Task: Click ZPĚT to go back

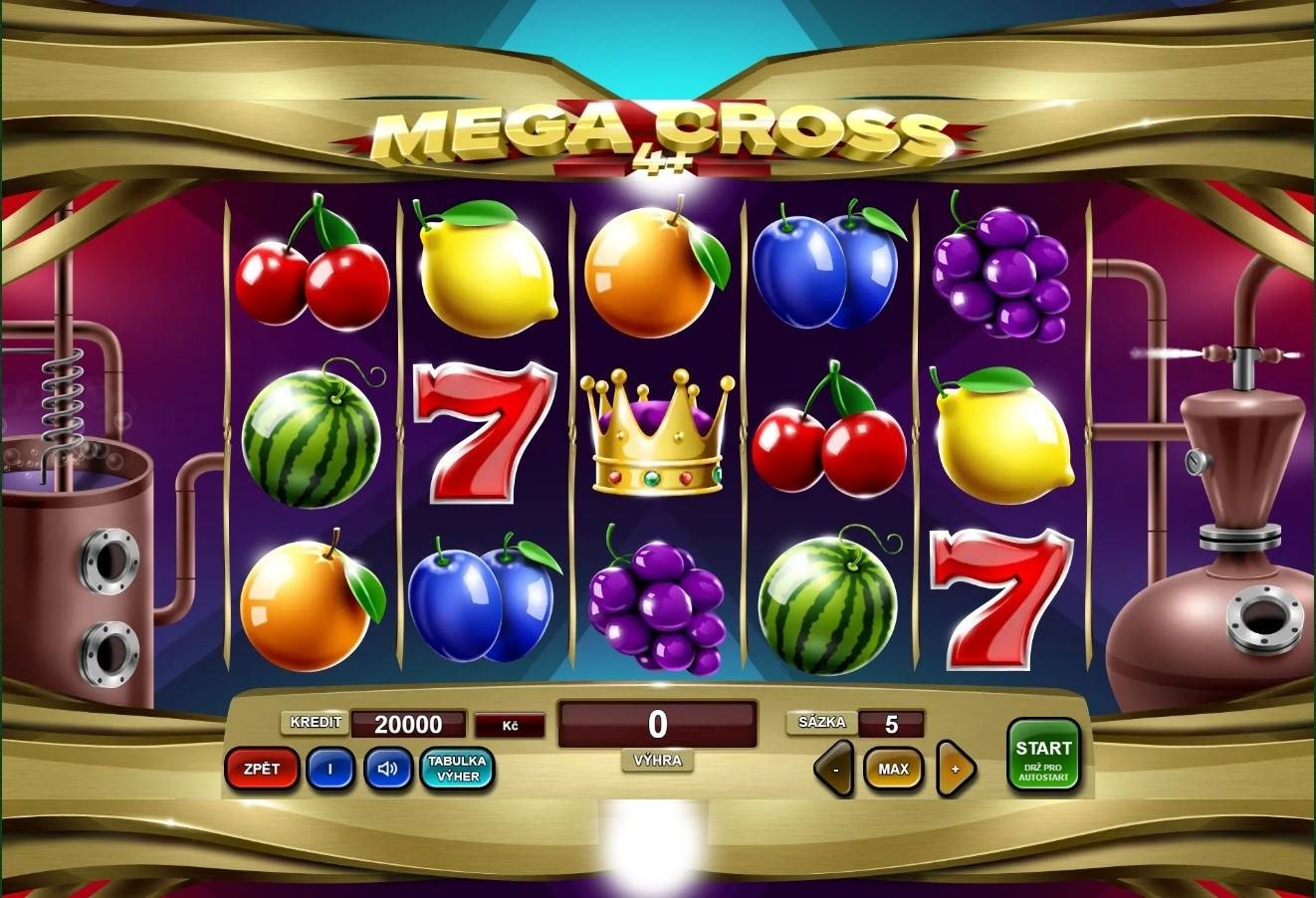Action: pos(263,769)
